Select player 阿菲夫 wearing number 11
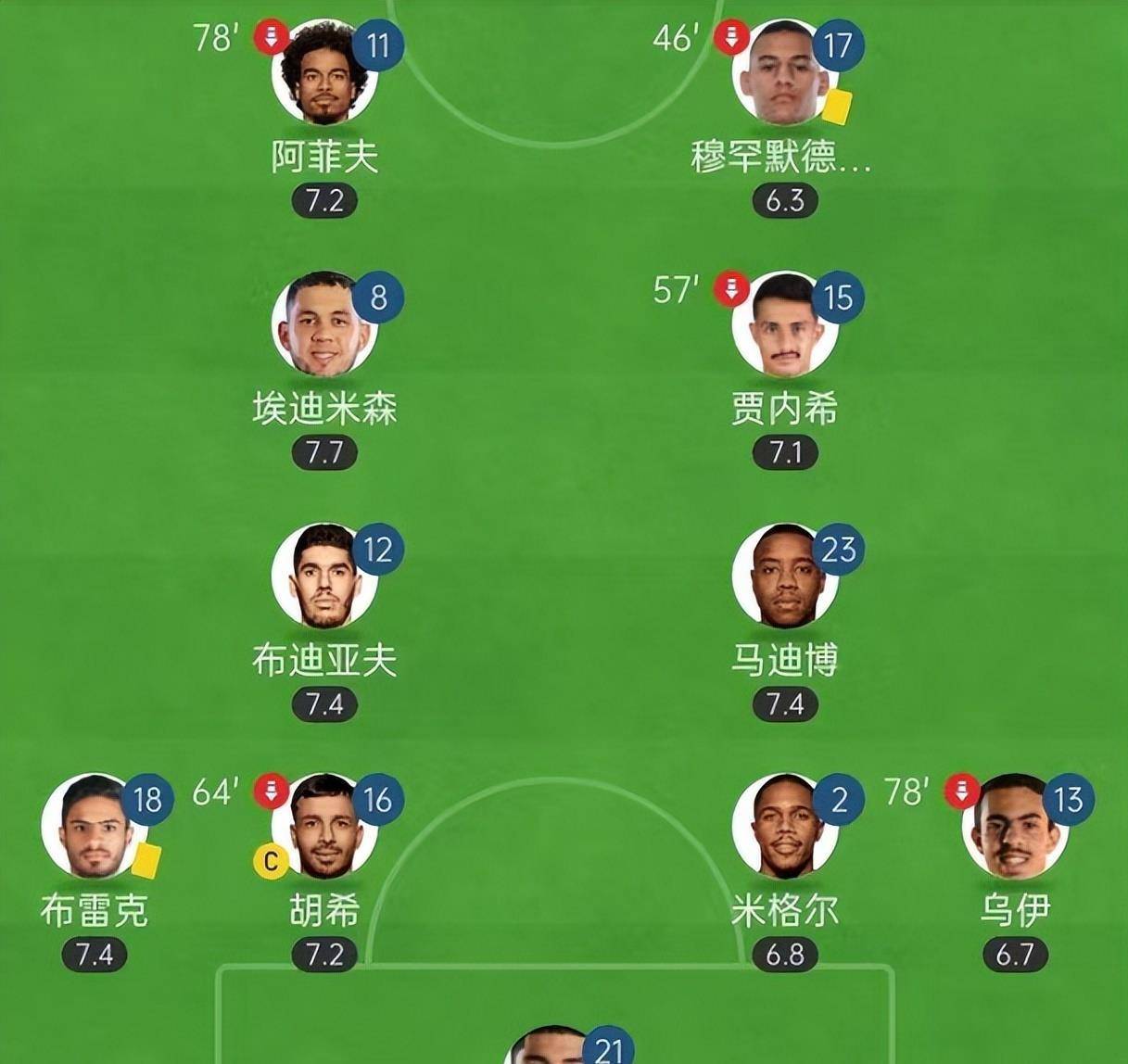Image resolution: width=1128 pixels, height=1064 pixels. point(324,74)
